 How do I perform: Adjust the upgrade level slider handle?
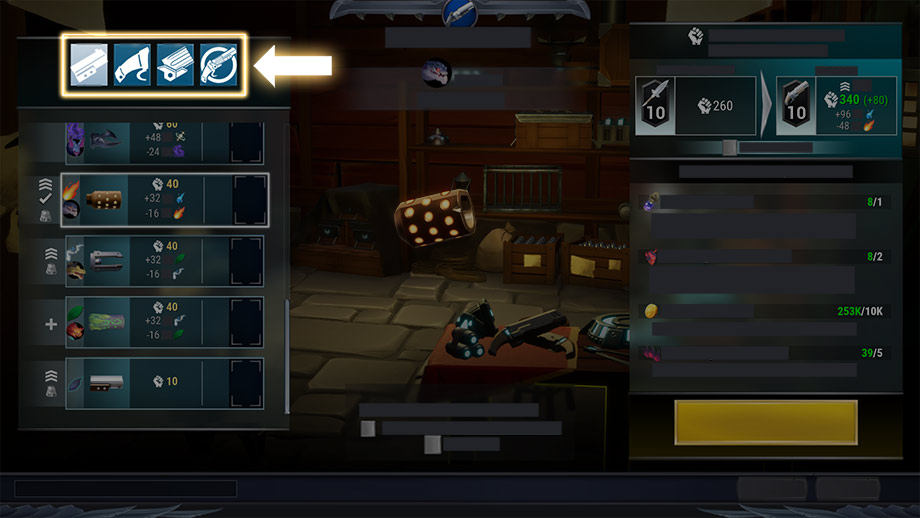(x=730, y=148)
